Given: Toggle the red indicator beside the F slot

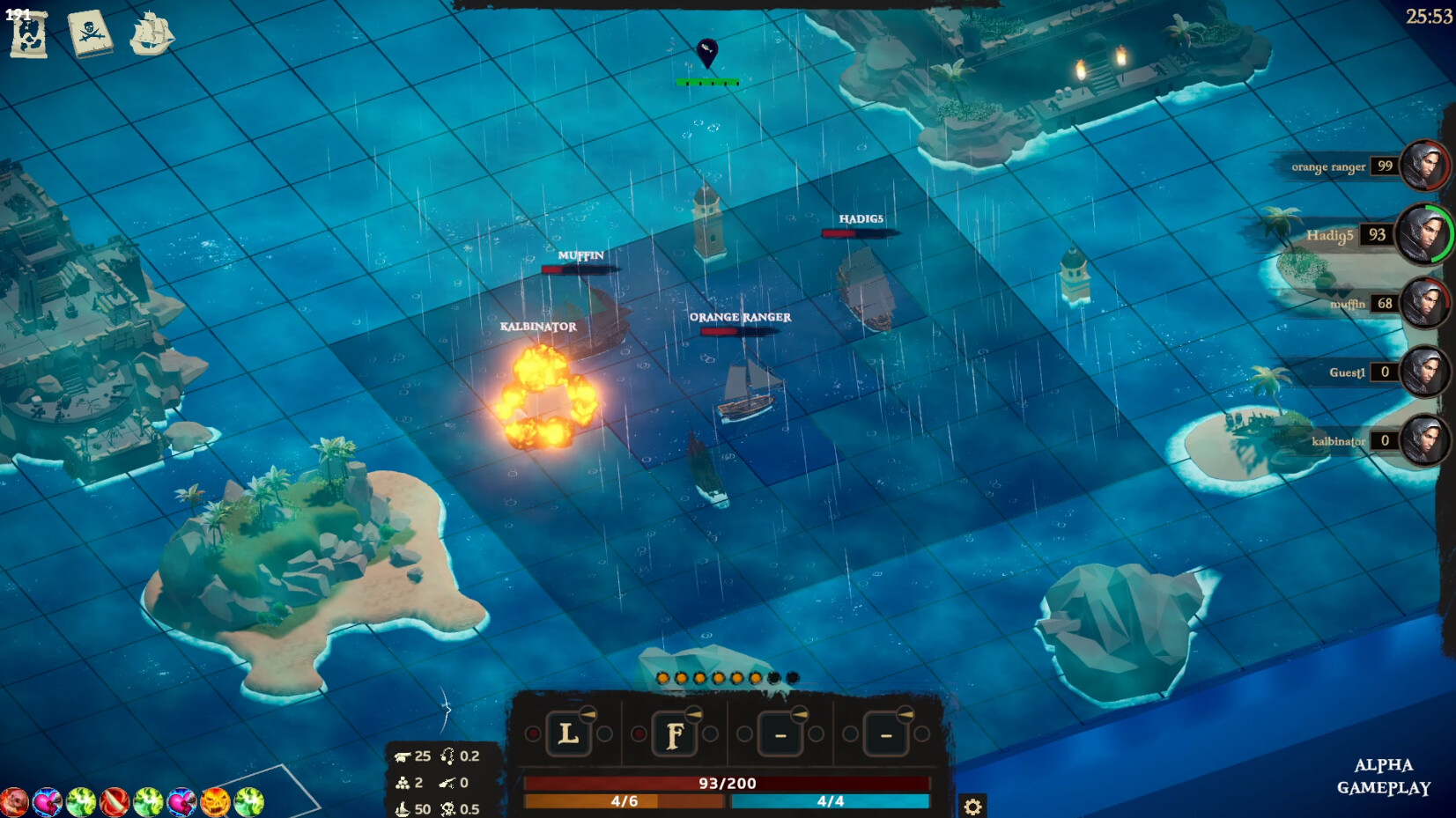Looking at the screenshot, I should coord(639,733).
